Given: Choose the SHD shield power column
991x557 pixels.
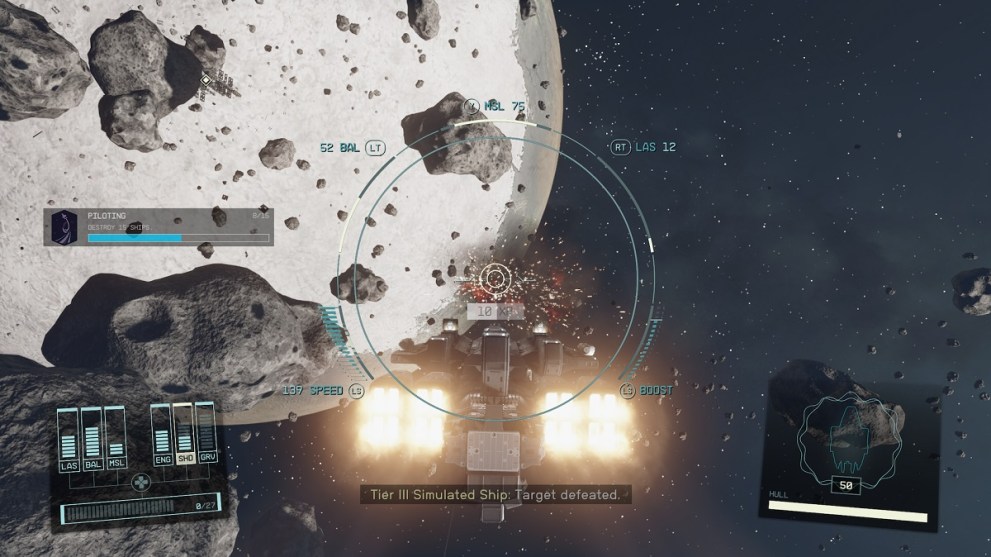Looking at the screenshot, I should click(x=183, y=431).
